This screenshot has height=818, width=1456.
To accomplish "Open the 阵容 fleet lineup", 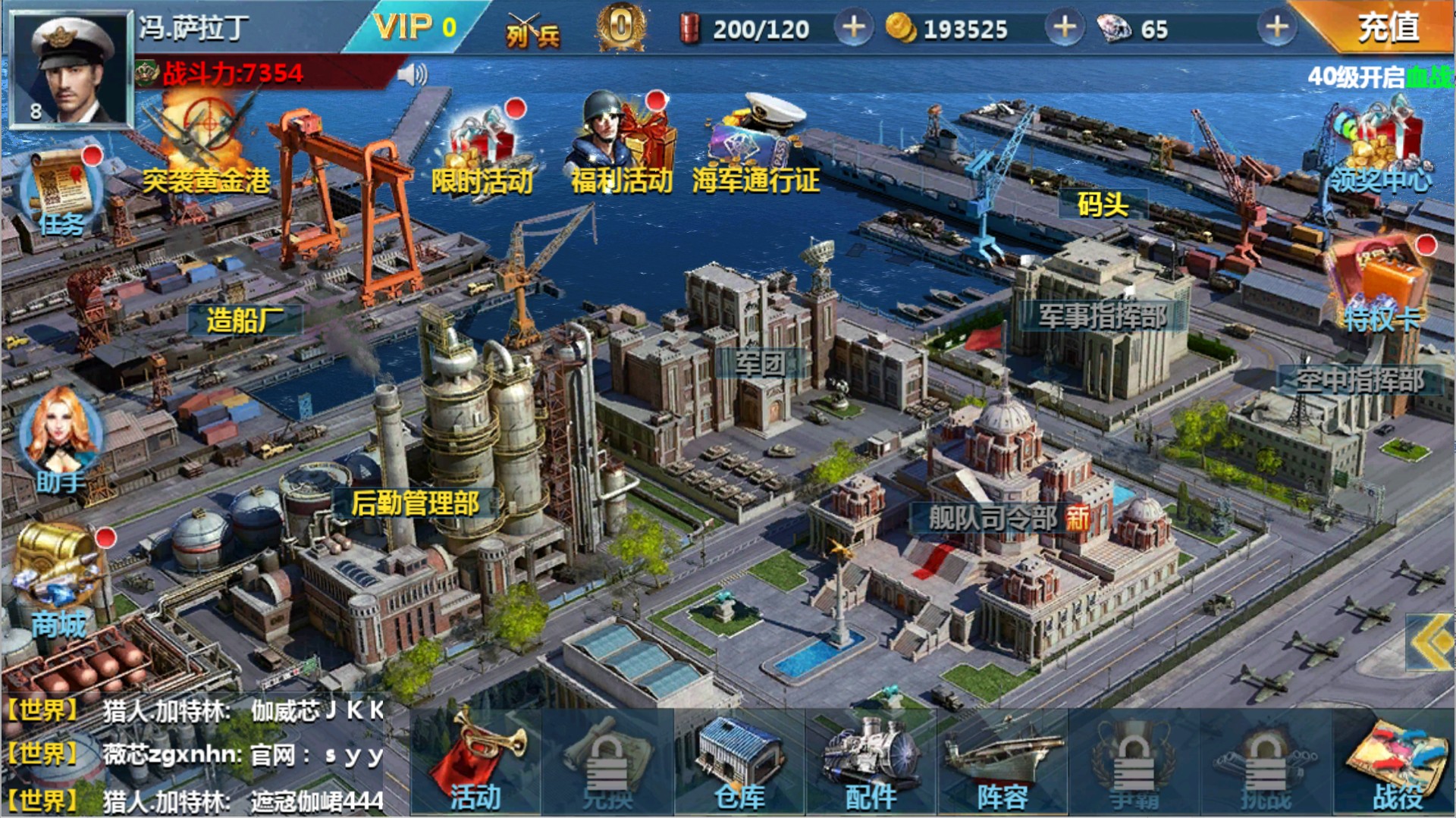I will tap(1003, 762).
